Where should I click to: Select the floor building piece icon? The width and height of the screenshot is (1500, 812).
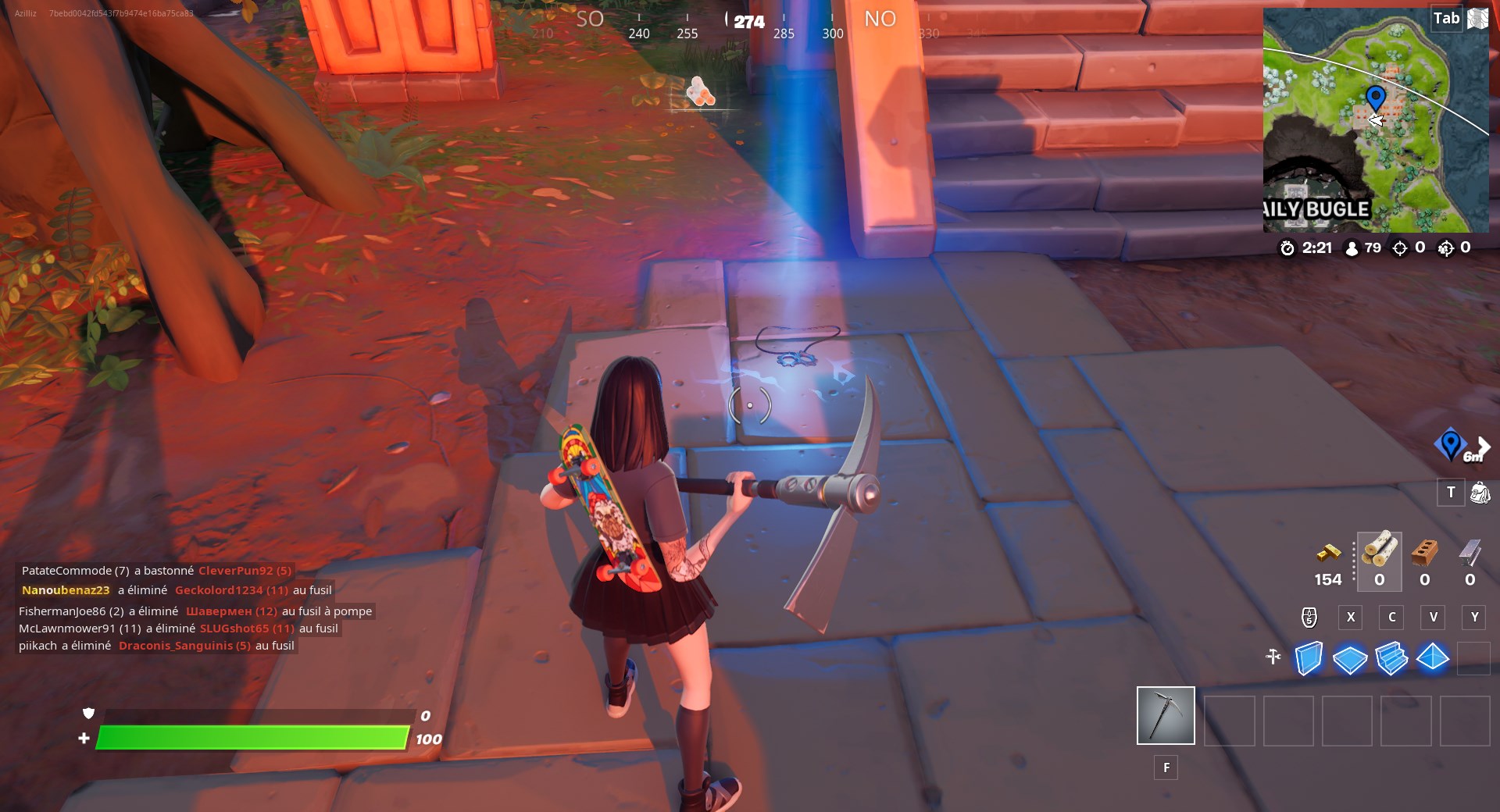tap(1351, 660)
